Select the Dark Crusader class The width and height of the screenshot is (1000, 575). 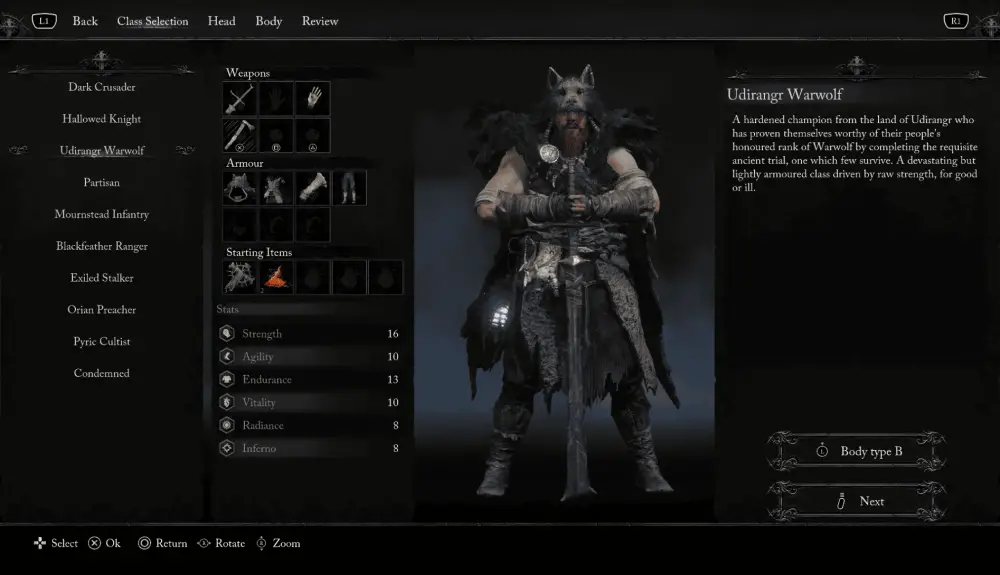102,87
